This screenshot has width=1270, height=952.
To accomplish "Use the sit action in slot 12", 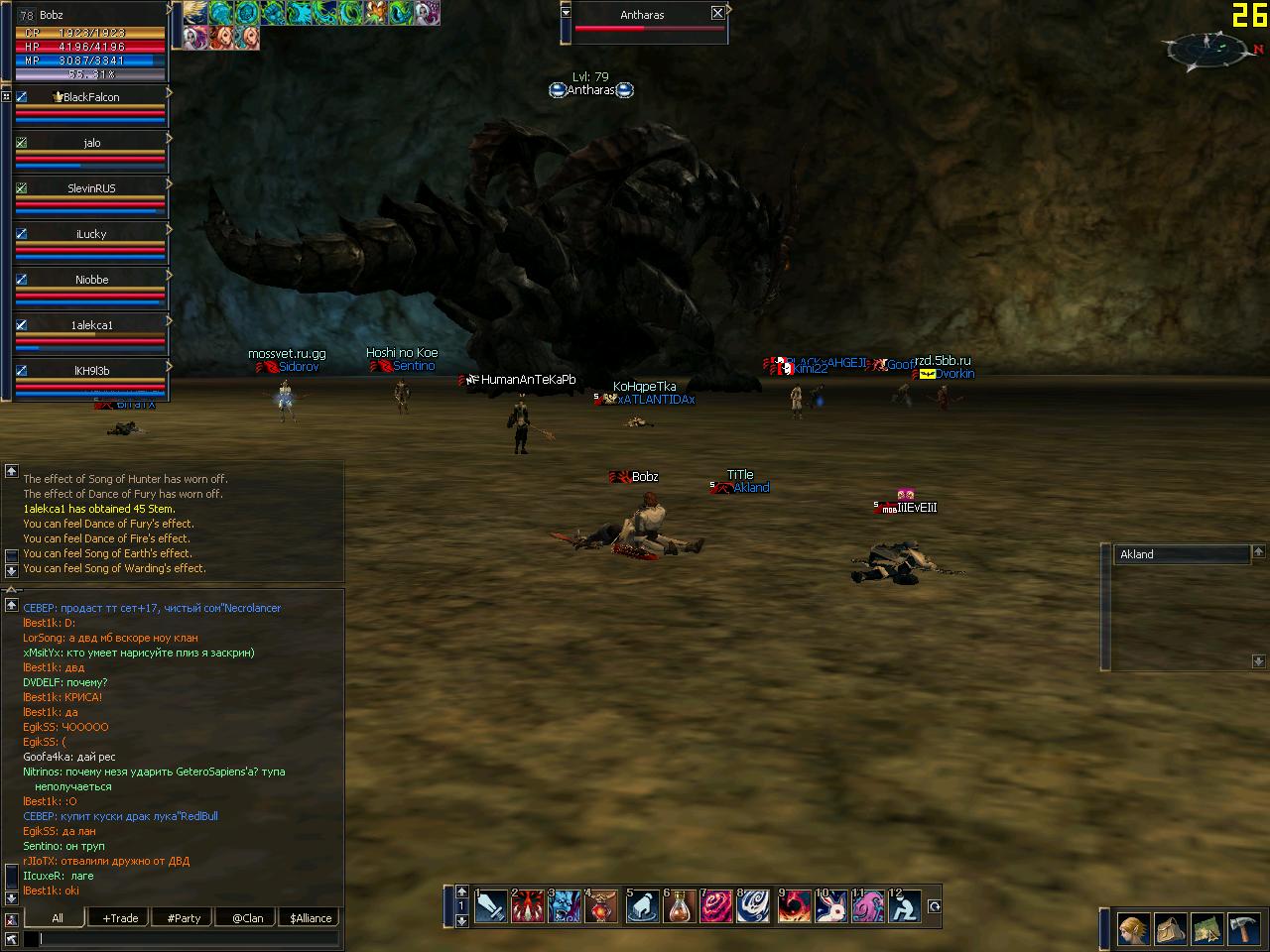I will click(x=904, y=906).
